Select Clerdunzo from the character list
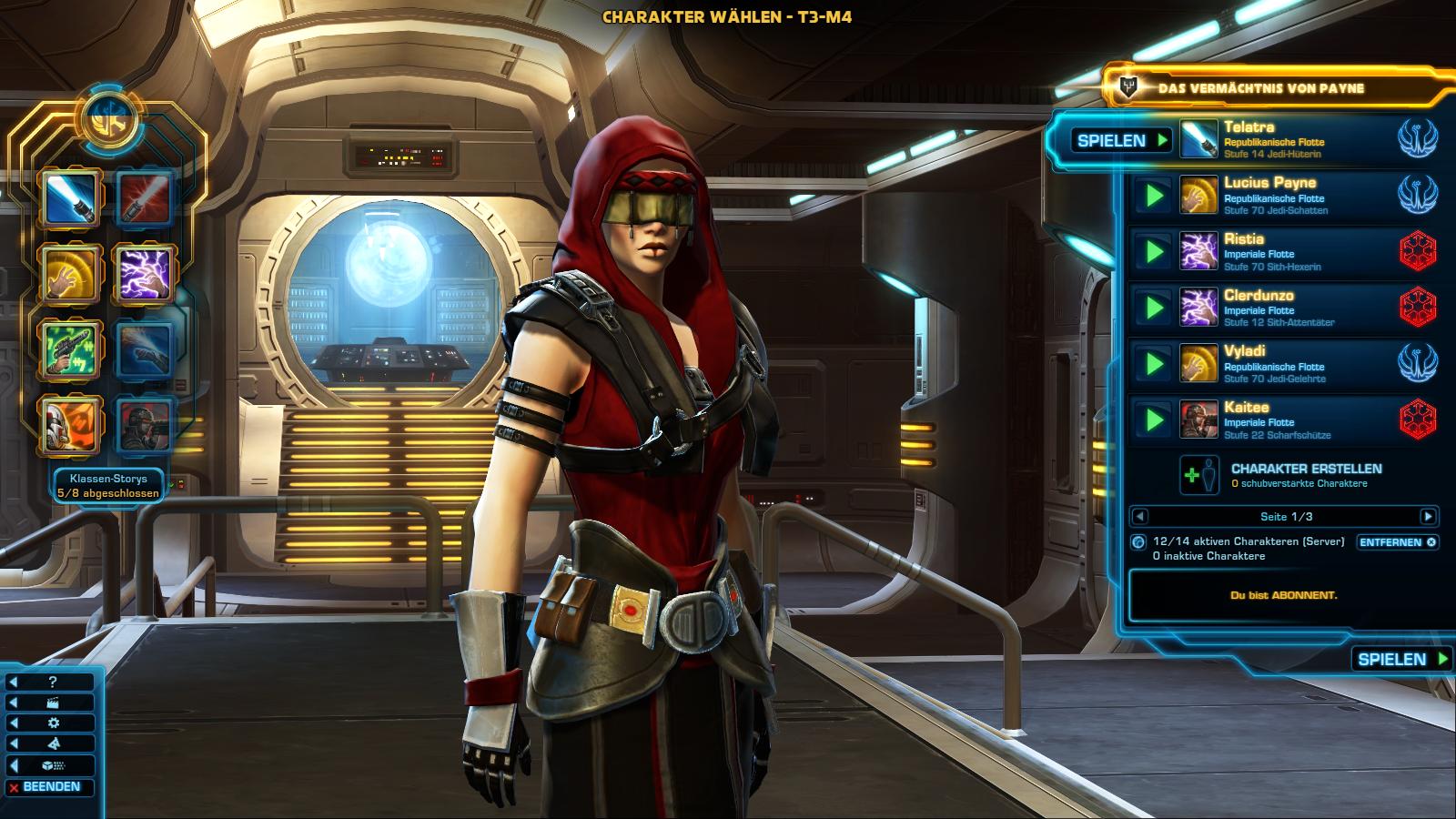Viewport: 1456px width, 819px height. point(1283,308)
